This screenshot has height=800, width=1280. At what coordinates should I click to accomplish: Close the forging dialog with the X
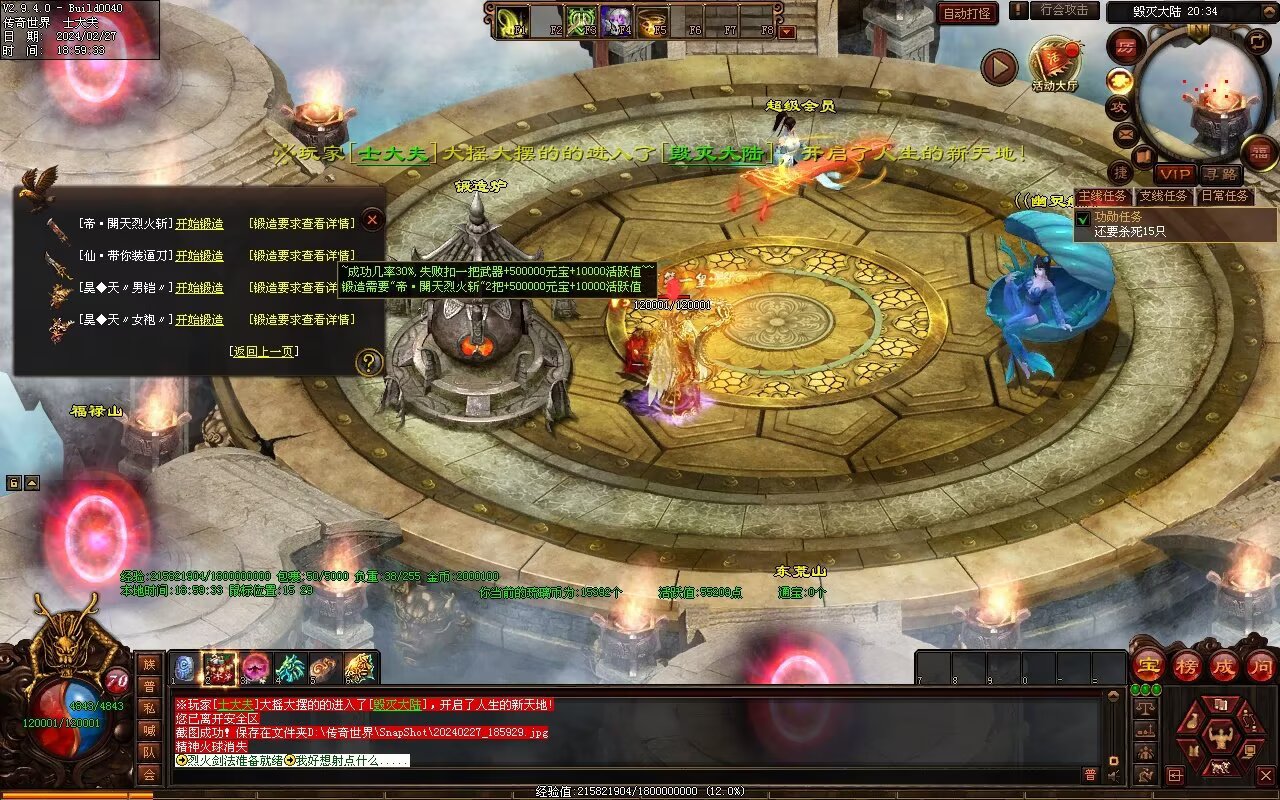click(x=372, y=220)
